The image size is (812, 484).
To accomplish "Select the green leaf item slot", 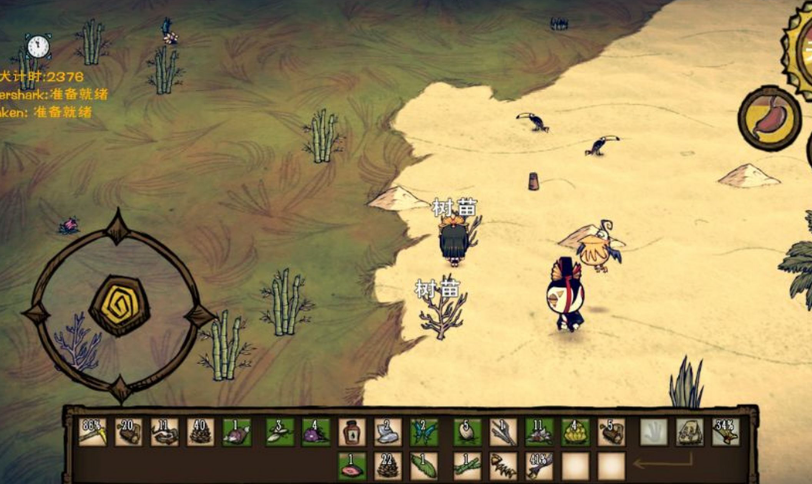I will pyautogui.click(x=424, y=466).
